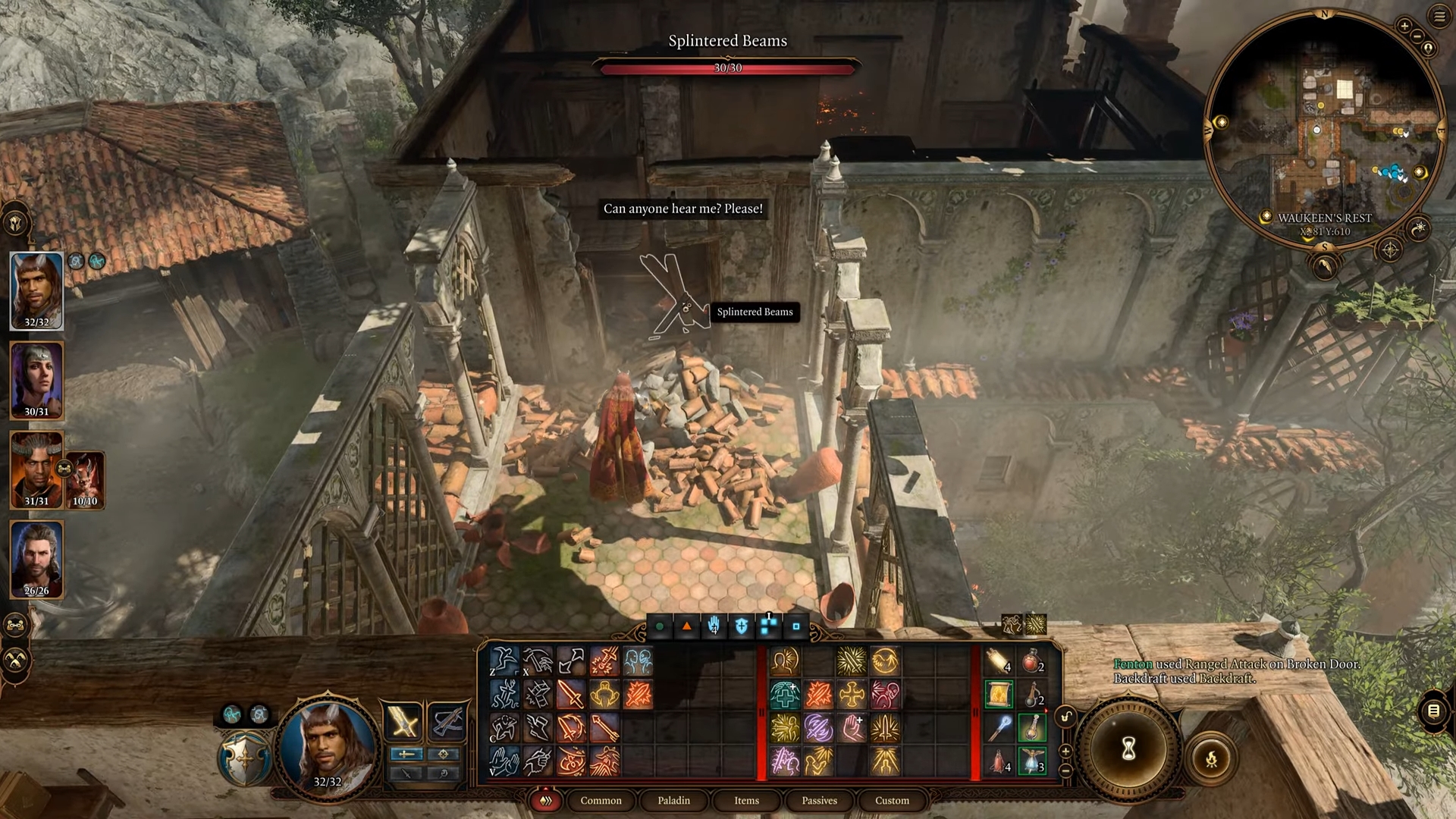This screenshot has height=819, width=1456.
Task: Open the combat log toggle button
Action: coord(1433,711)
